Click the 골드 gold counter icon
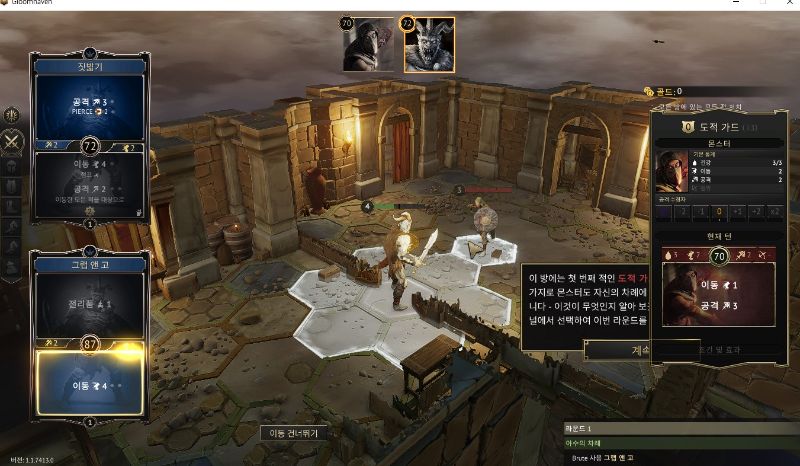This screenshot has height=466, width=800. 649,91
